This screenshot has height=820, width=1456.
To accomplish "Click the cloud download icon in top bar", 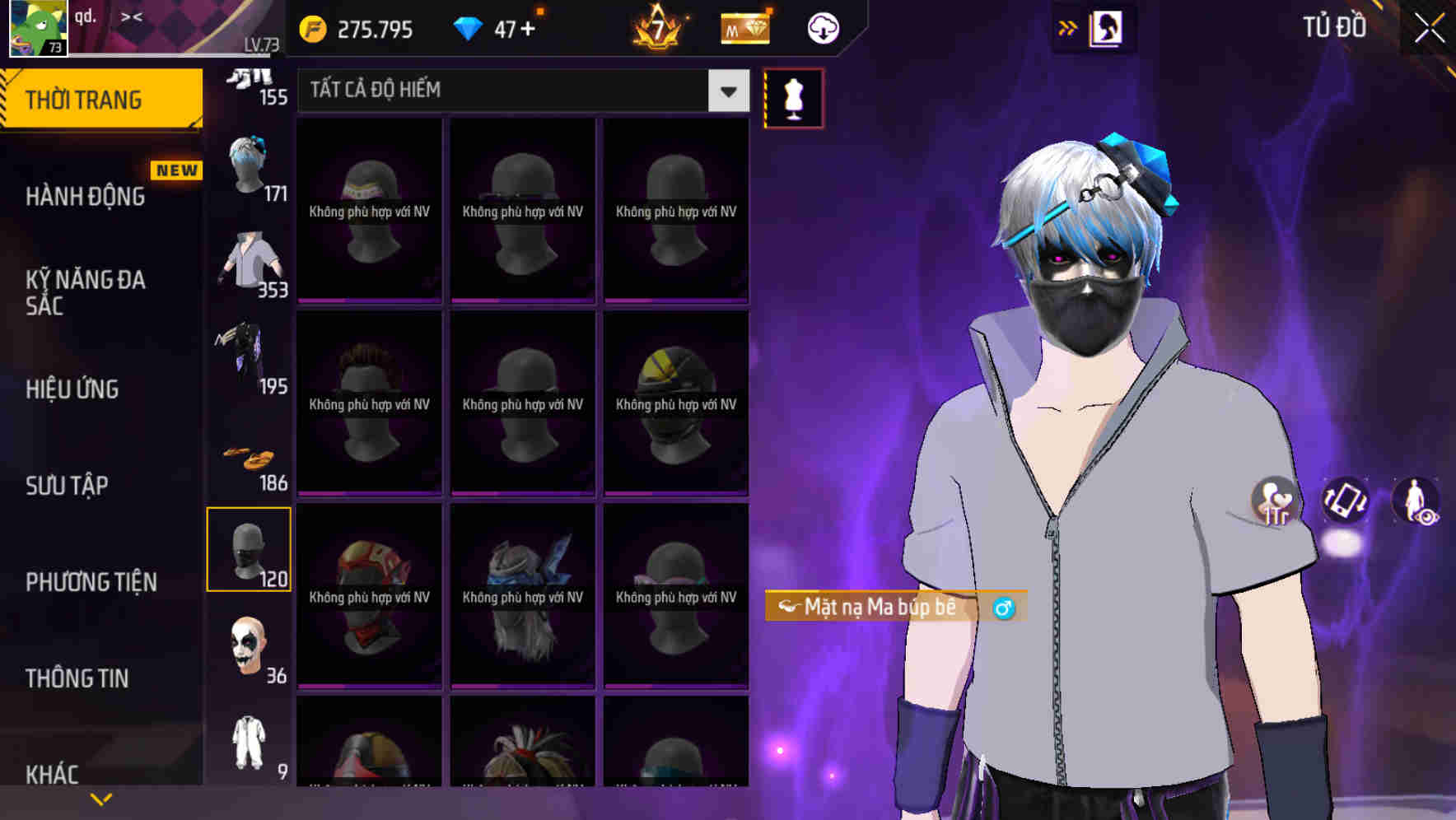I will (x=821, y=27).
